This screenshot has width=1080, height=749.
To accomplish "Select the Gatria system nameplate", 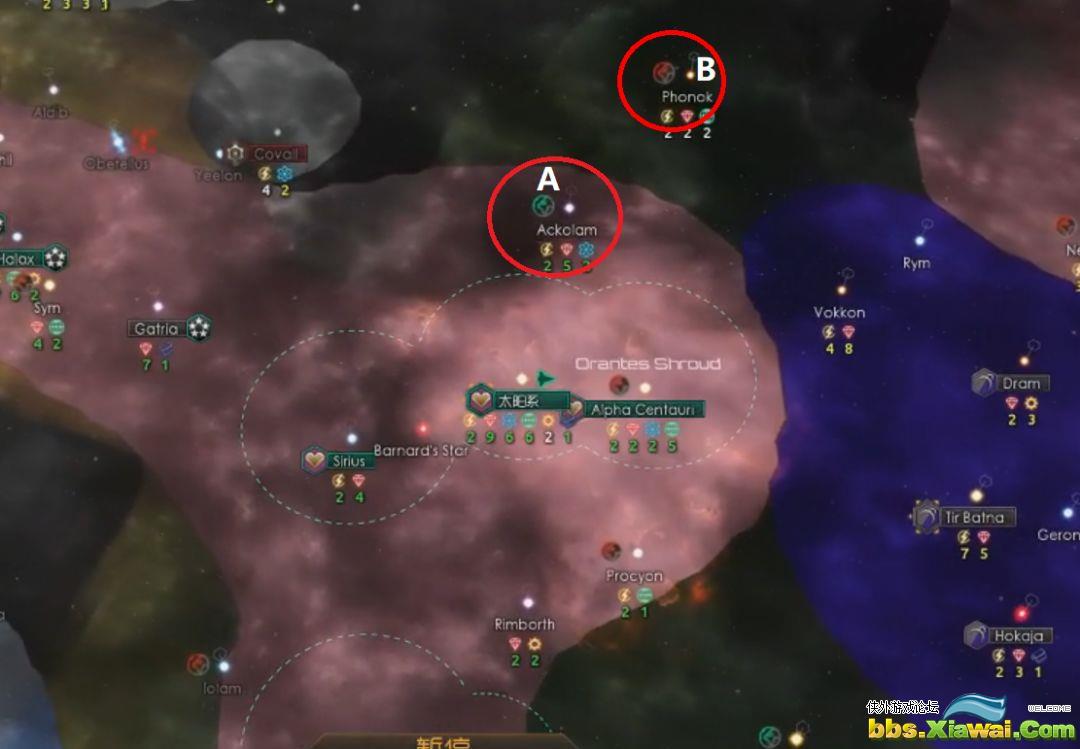I will pos(156,329).
